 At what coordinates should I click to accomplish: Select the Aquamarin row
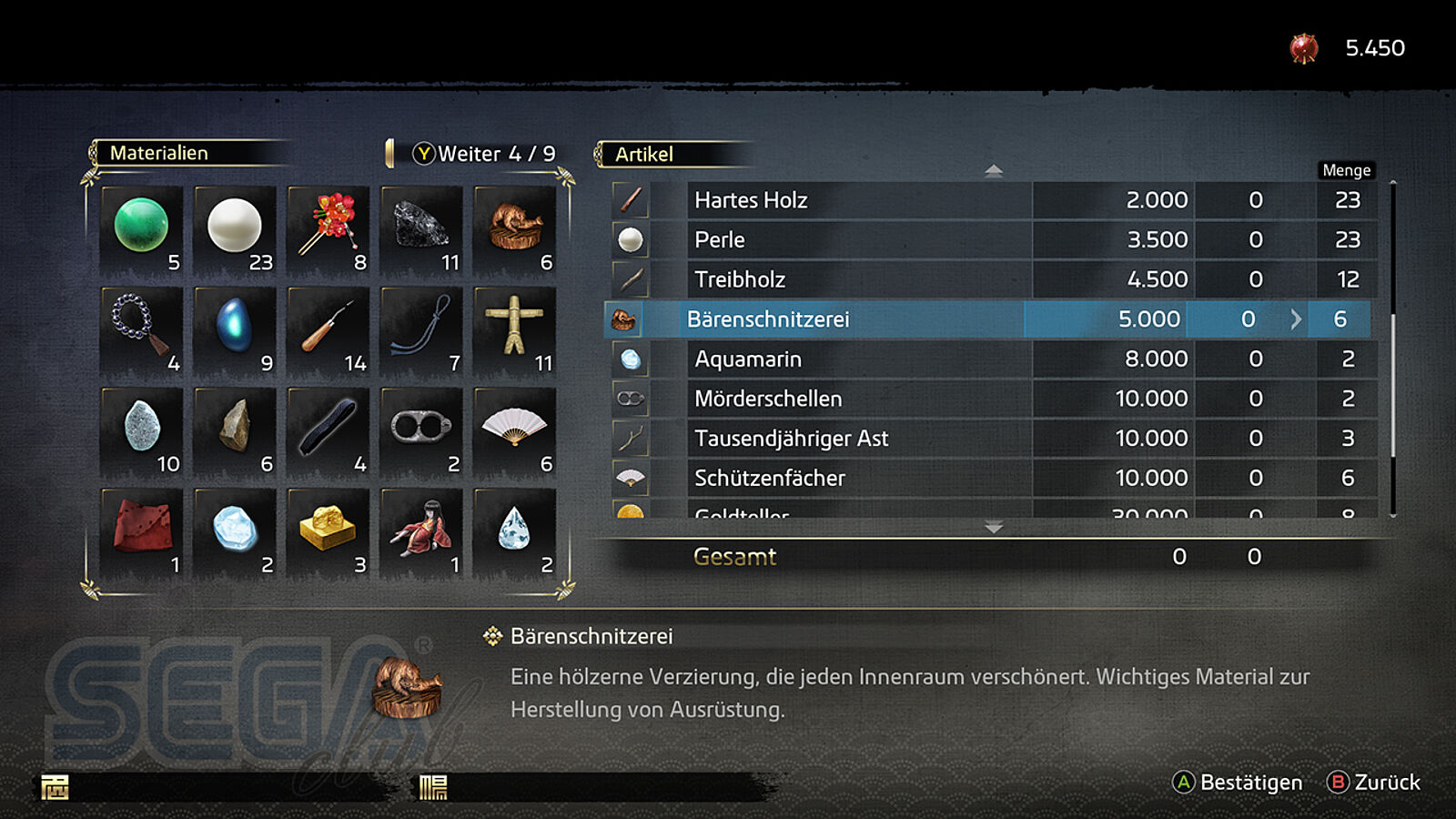point(992,359)
